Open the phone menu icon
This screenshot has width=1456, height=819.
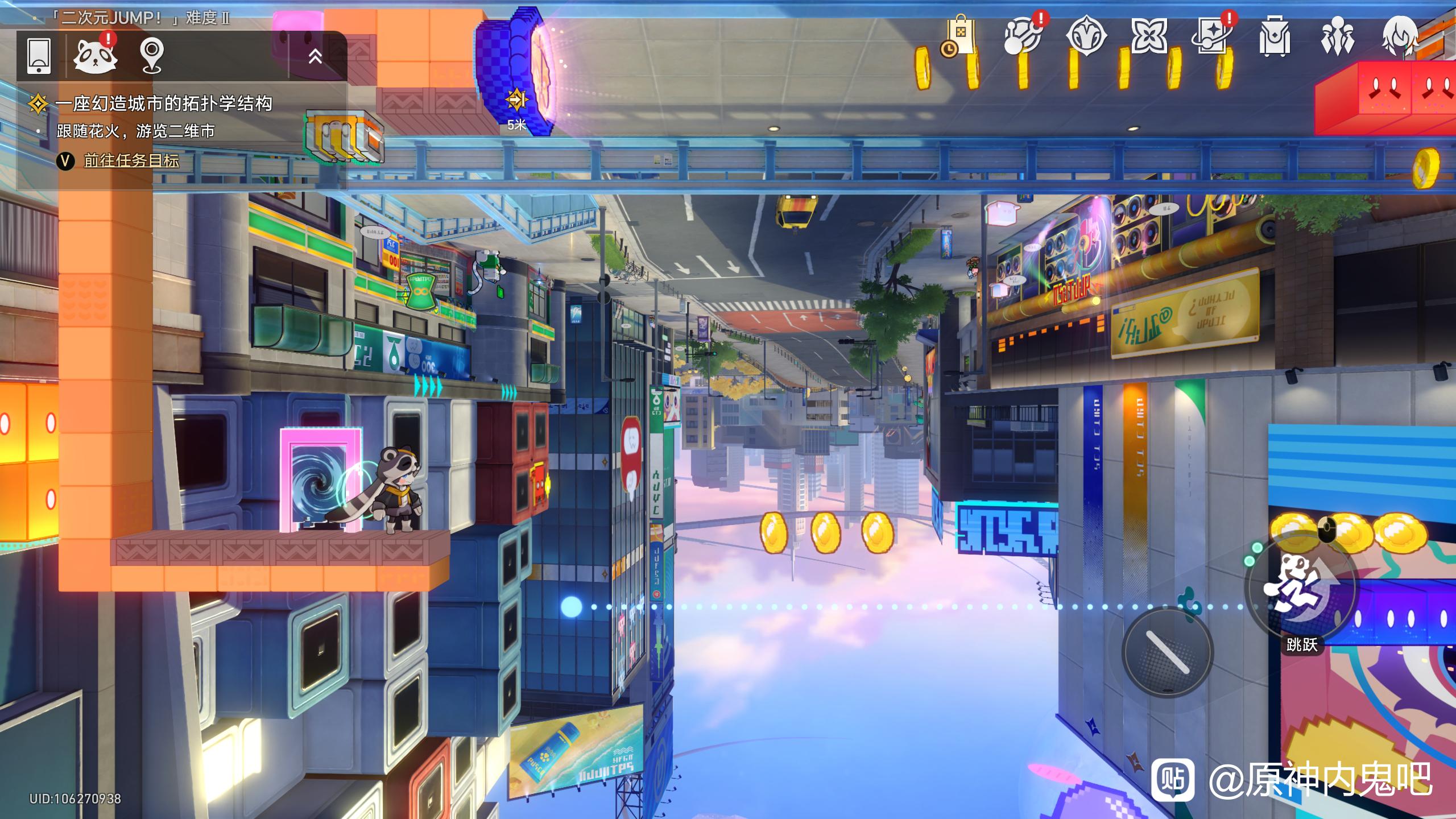pos(39,55)
